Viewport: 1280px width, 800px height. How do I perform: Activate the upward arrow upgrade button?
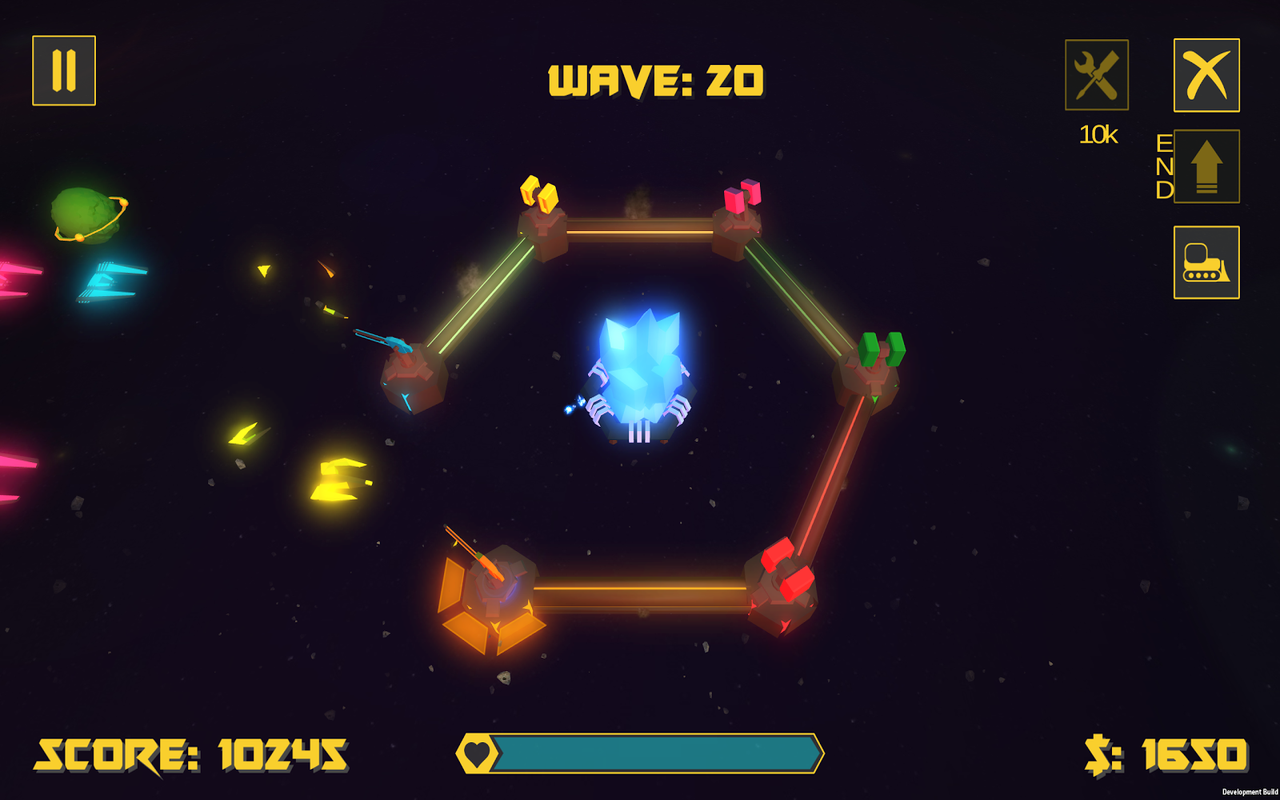click(x=1206, y=166)
